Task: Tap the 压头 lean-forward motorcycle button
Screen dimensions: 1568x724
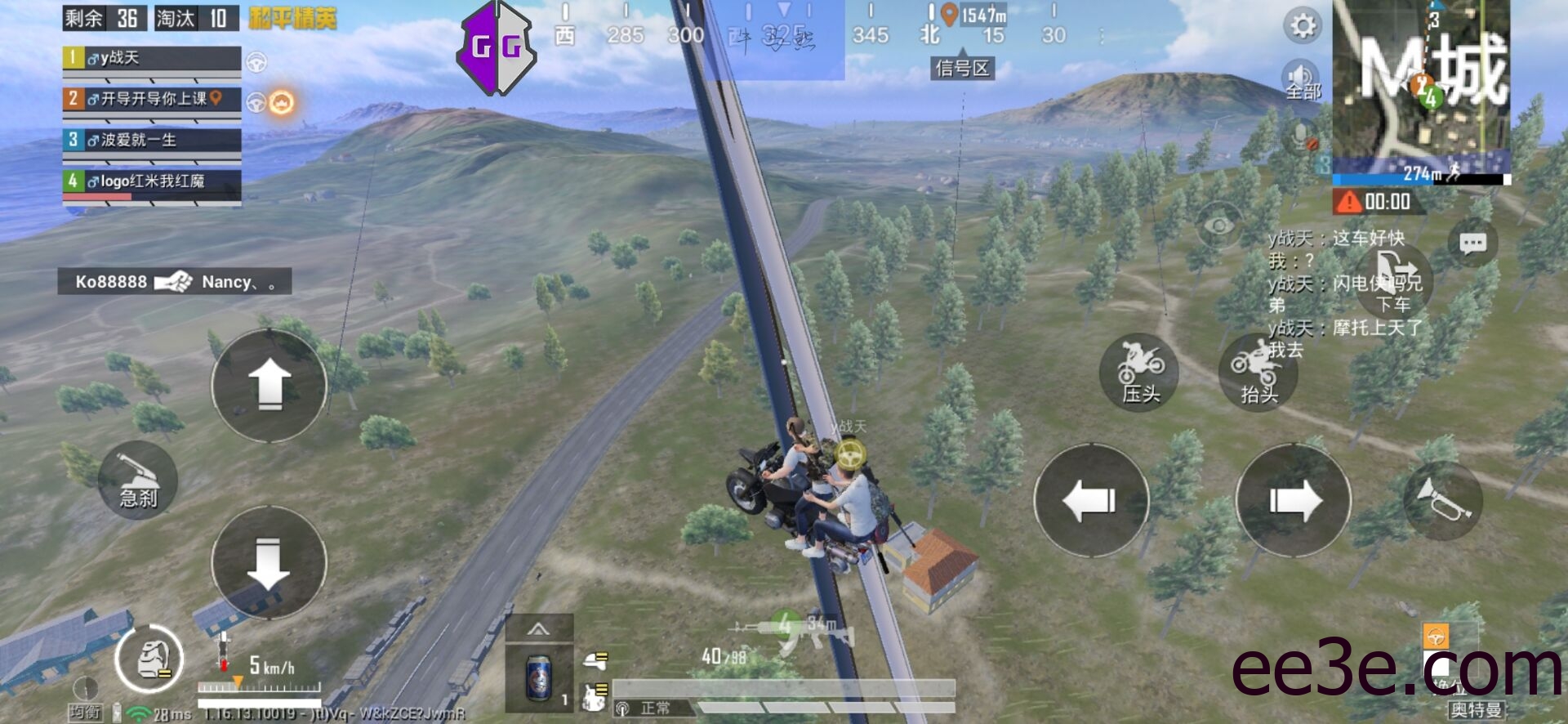Action: pyautogui.click(x=1139, y=372)
